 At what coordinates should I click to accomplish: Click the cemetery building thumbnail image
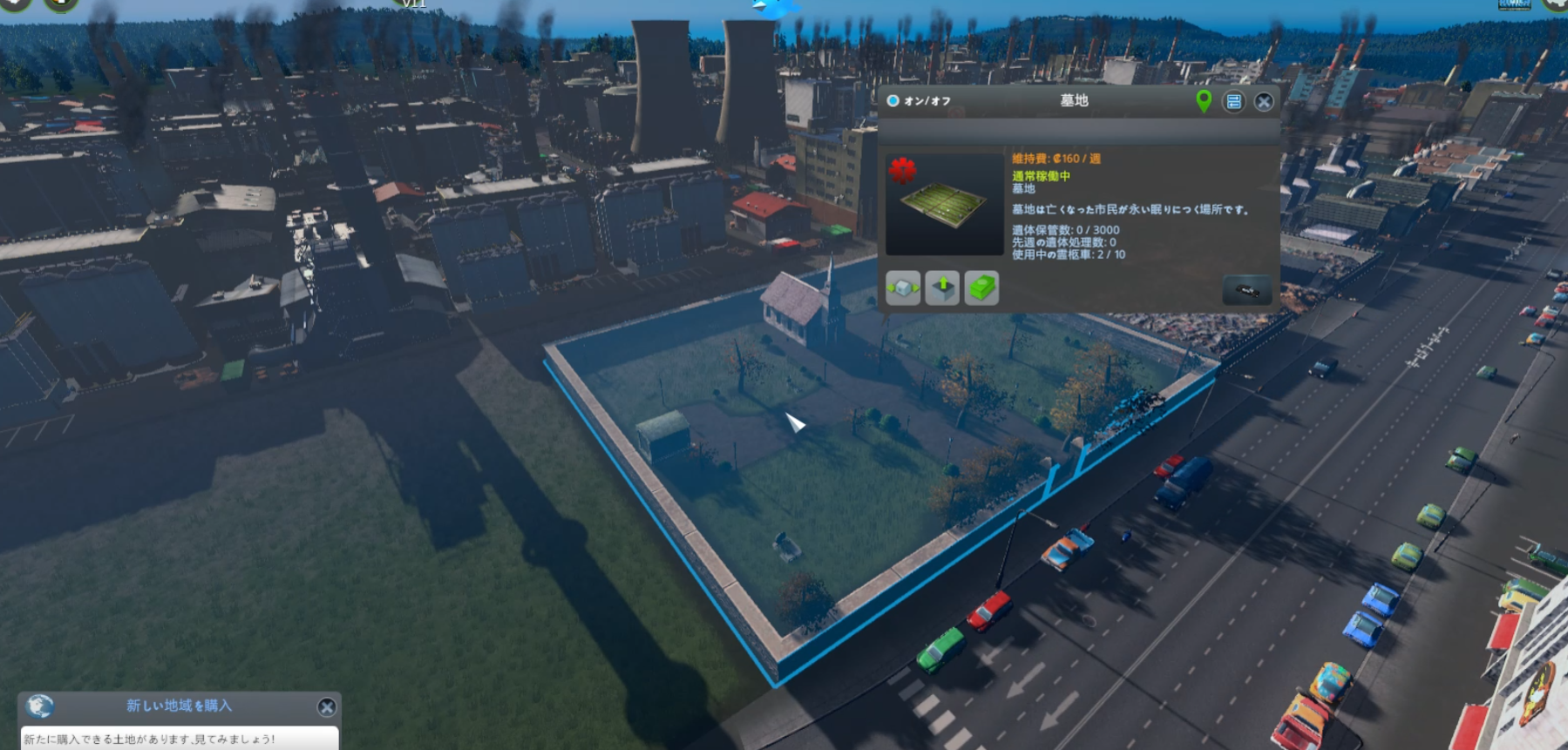(x=943, y=204)
